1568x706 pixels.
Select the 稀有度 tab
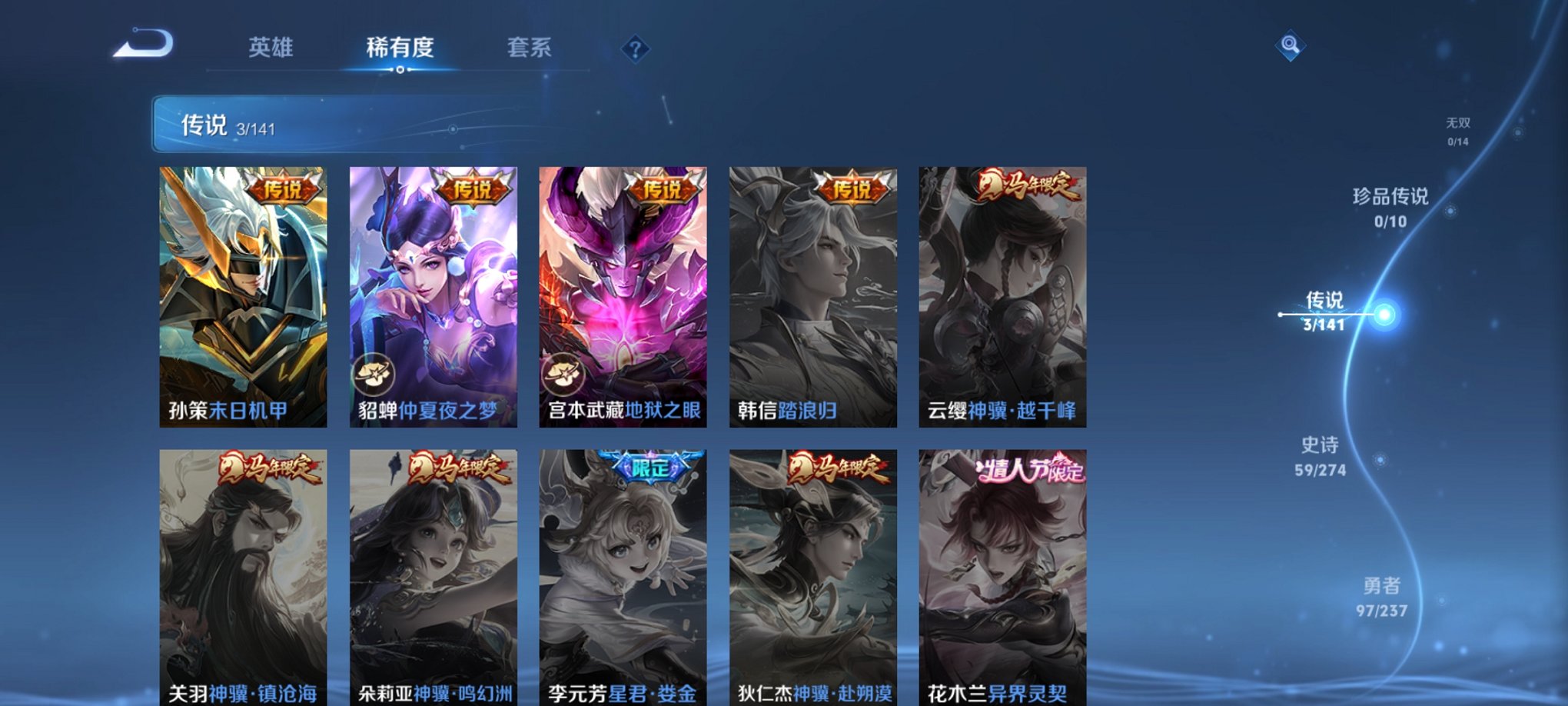[x=399, y=48]
